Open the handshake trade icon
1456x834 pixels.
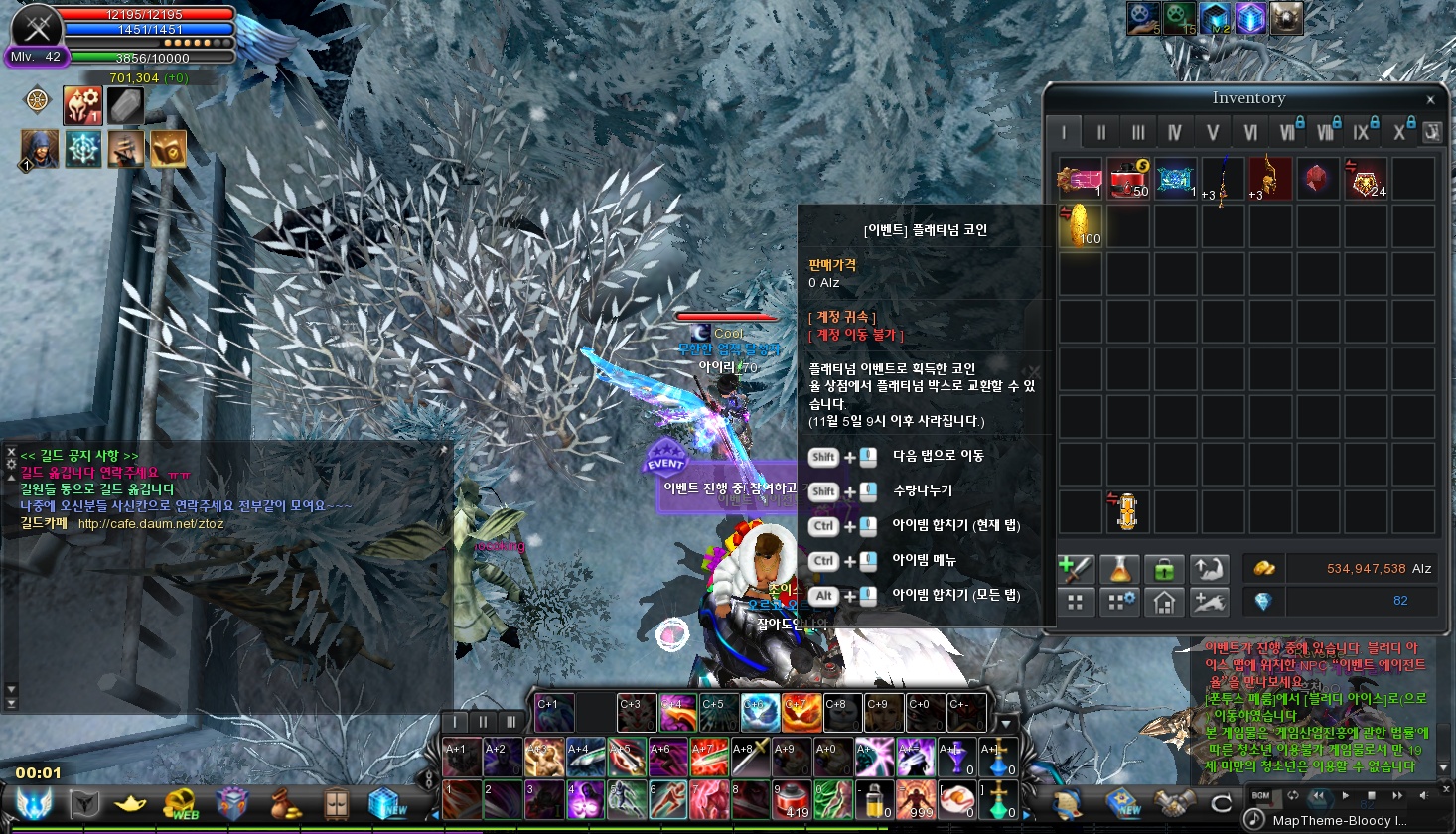(1173, 803)
